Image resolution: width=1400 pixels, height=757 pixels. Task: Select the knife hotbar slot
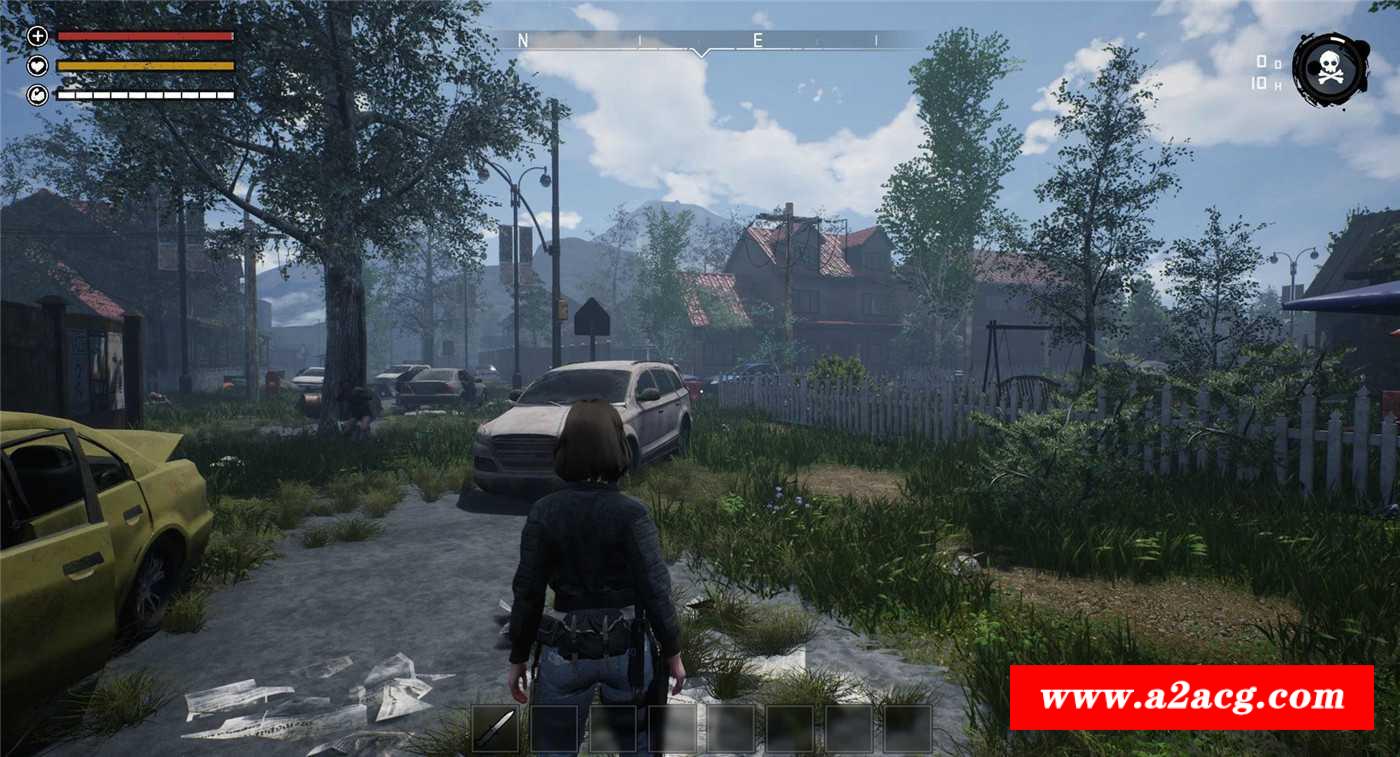495,729
